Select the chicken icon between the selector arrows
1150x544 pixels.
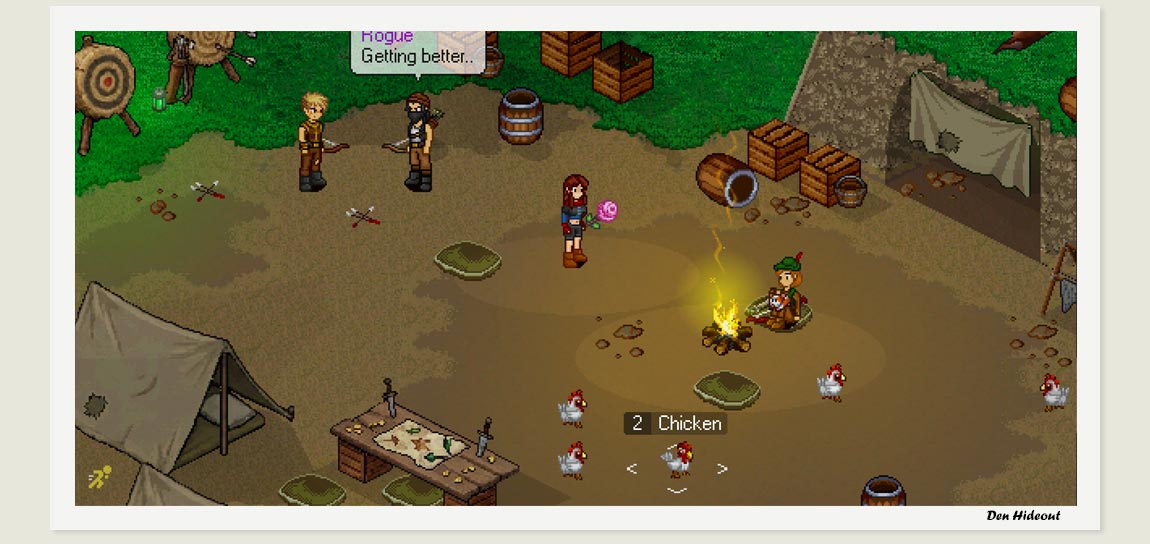[x=677, y=460]
